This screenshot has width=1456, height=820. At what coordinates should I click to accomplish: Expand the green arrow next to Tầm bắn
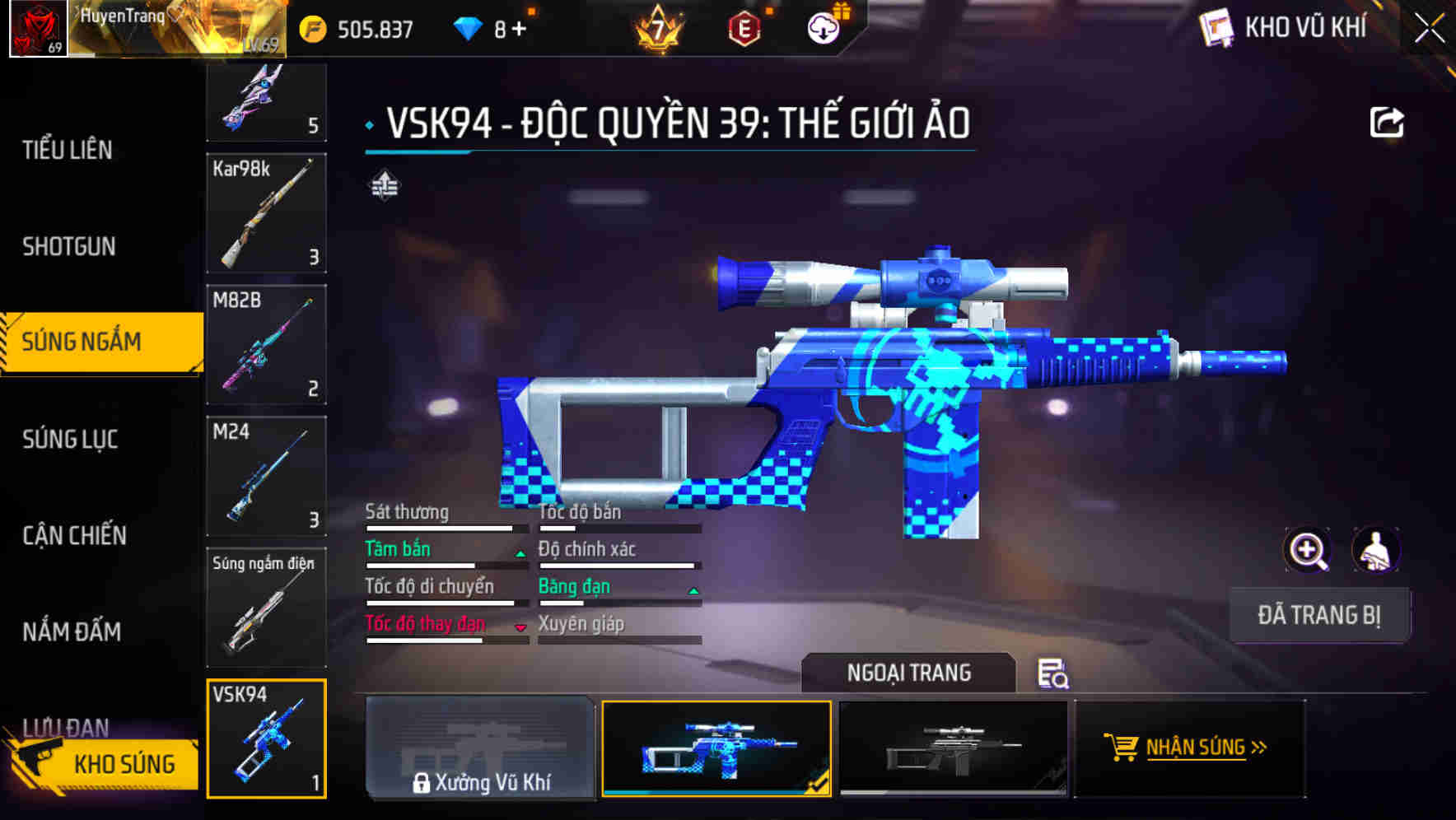pos(520,553)
